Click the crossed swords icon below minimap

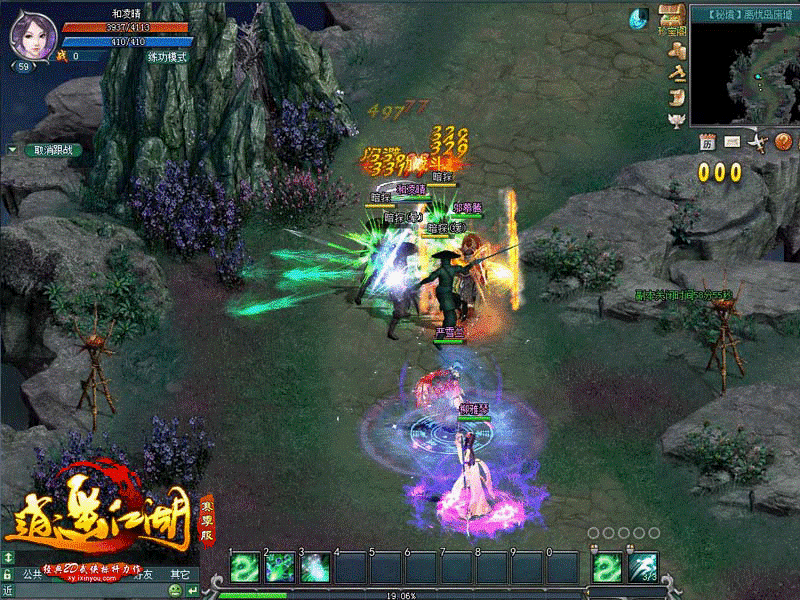coord(759,141)
